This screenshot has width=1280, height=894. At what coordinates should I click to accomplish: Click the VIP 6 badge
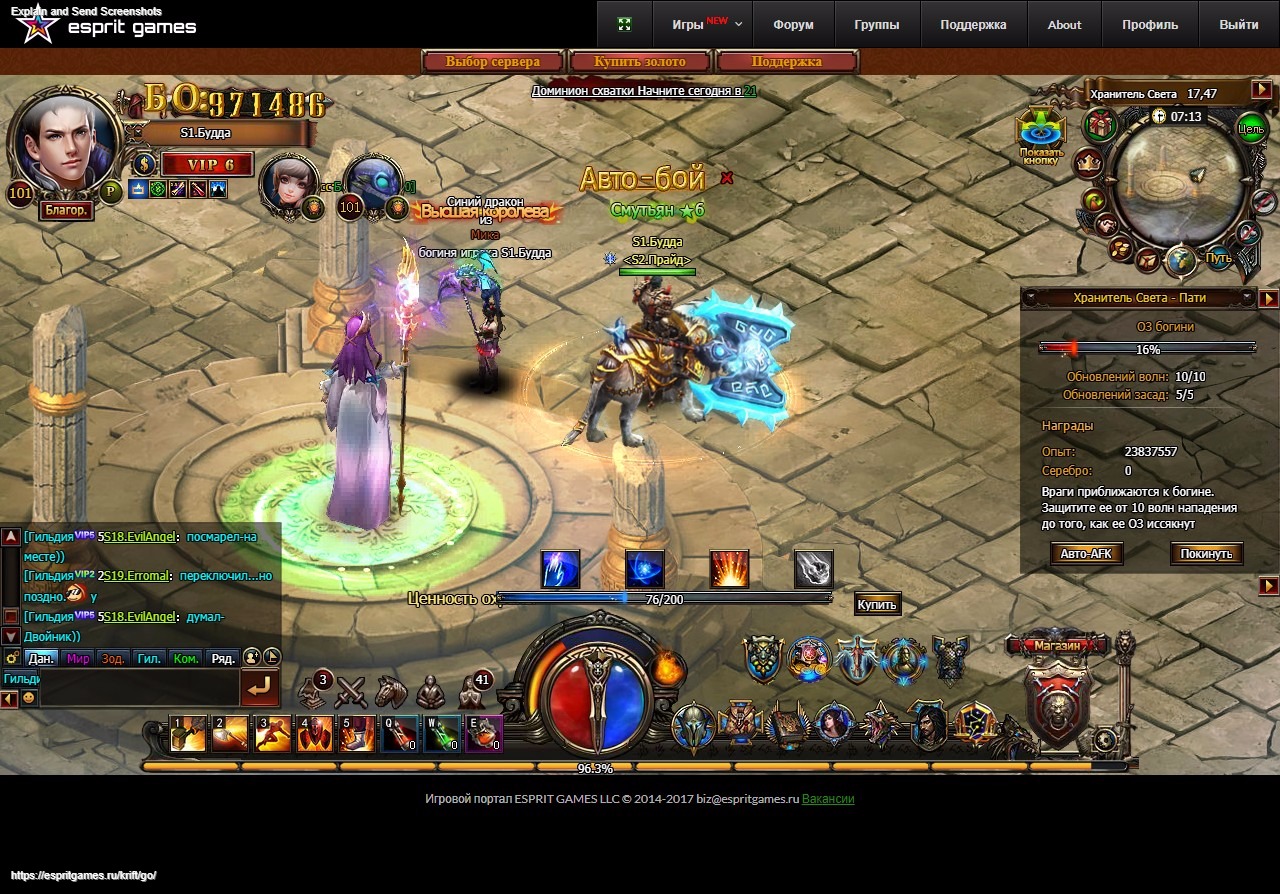(x=207, y=164)
